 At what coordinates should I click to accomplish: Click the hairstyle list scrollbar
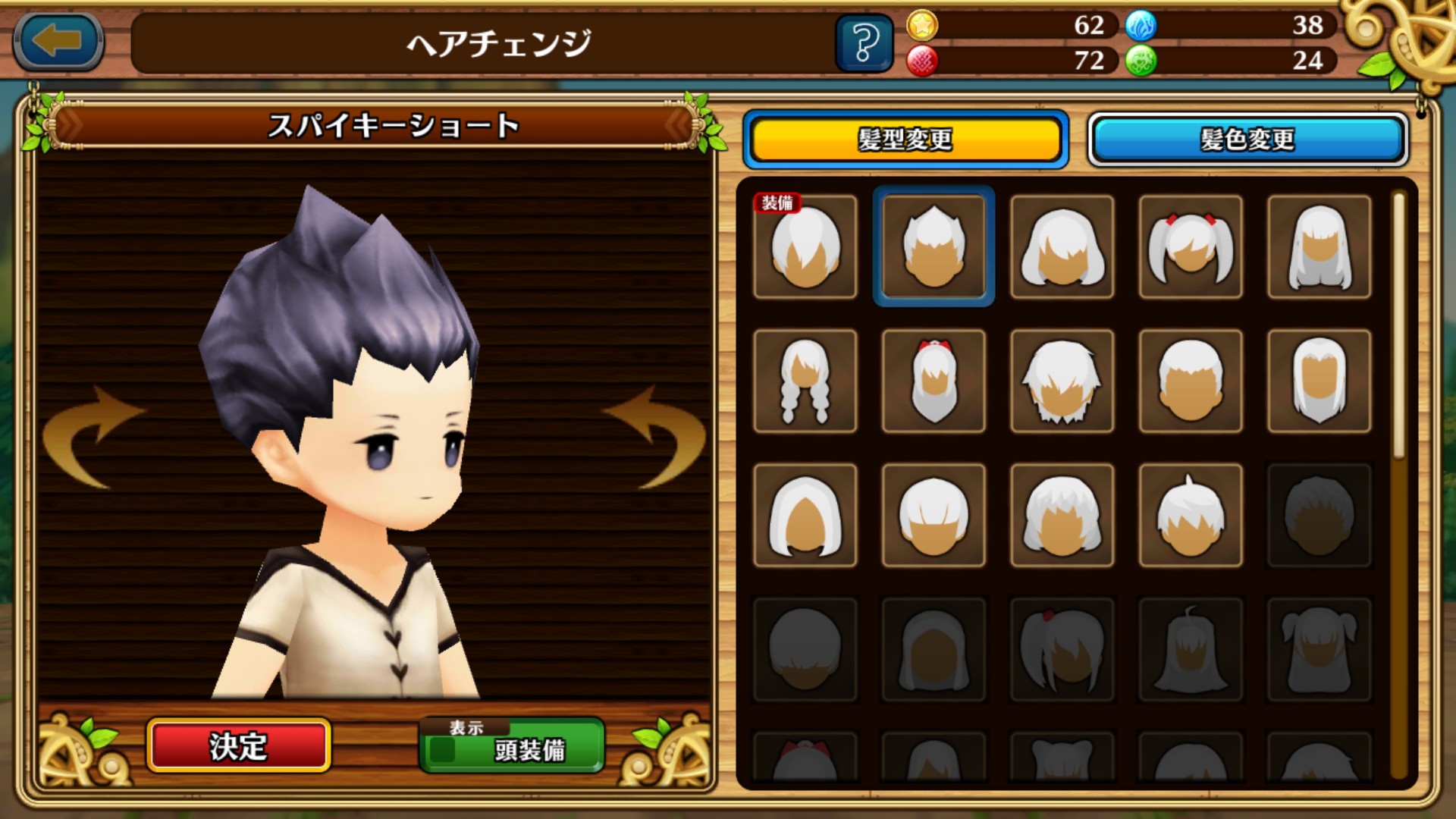[x=1399, y=326]
